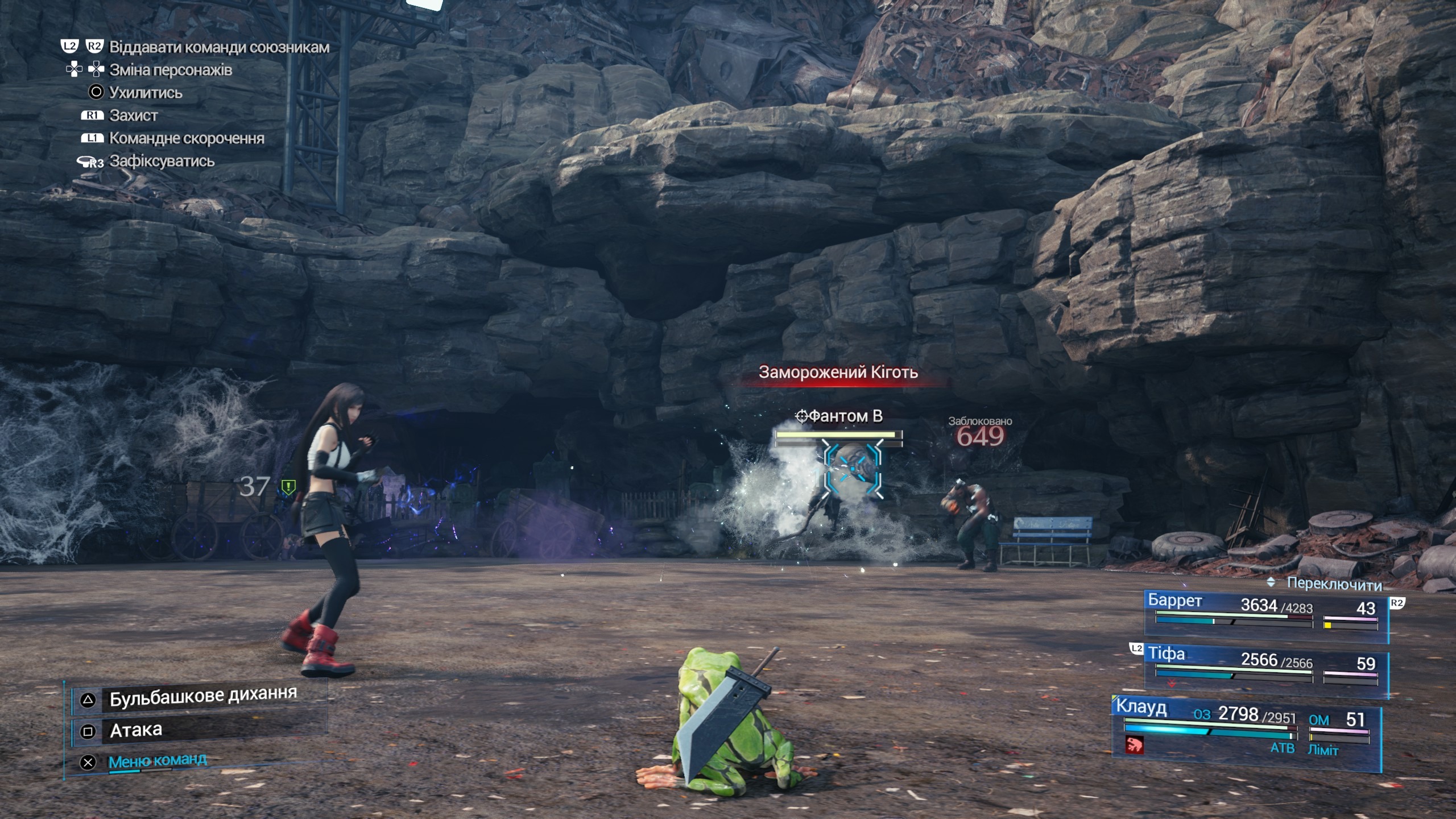The width and height of the screenshot is (1456, 819).
Task: Click the toad status icon under Клауд
Action: pos(1135,744)
